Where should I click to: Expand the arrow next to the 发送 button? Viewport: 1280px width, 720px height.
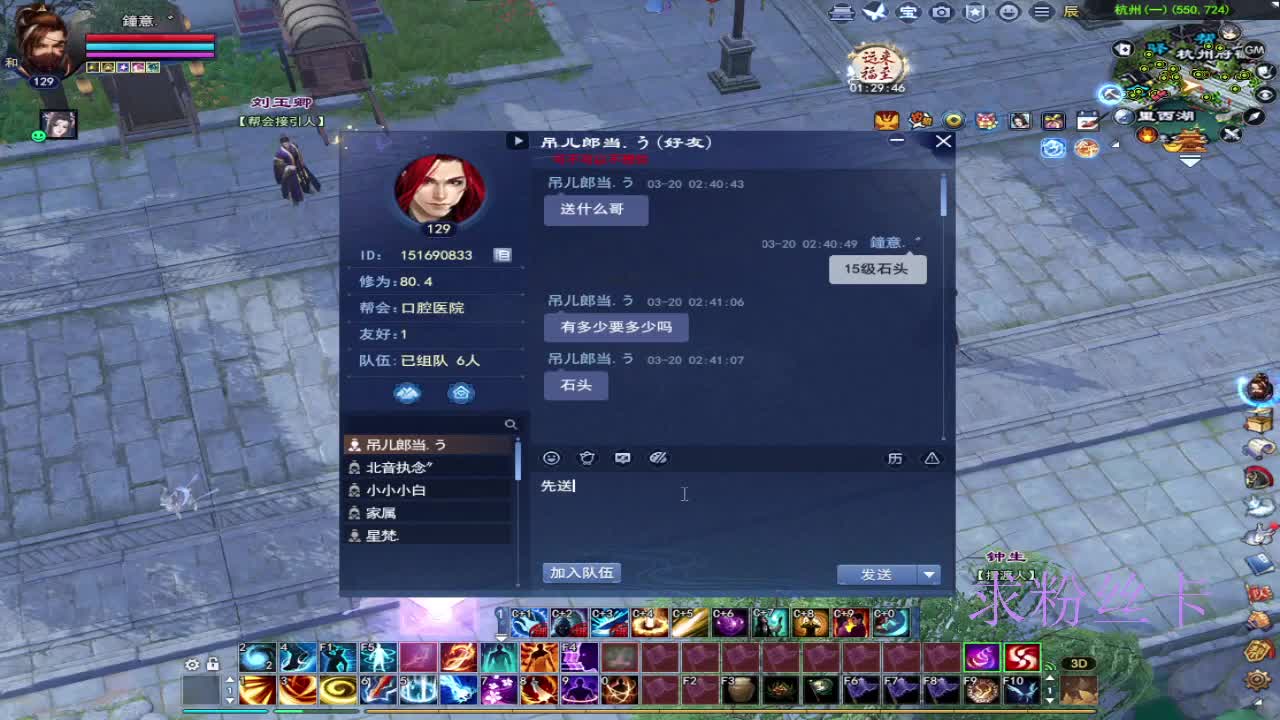929,574
